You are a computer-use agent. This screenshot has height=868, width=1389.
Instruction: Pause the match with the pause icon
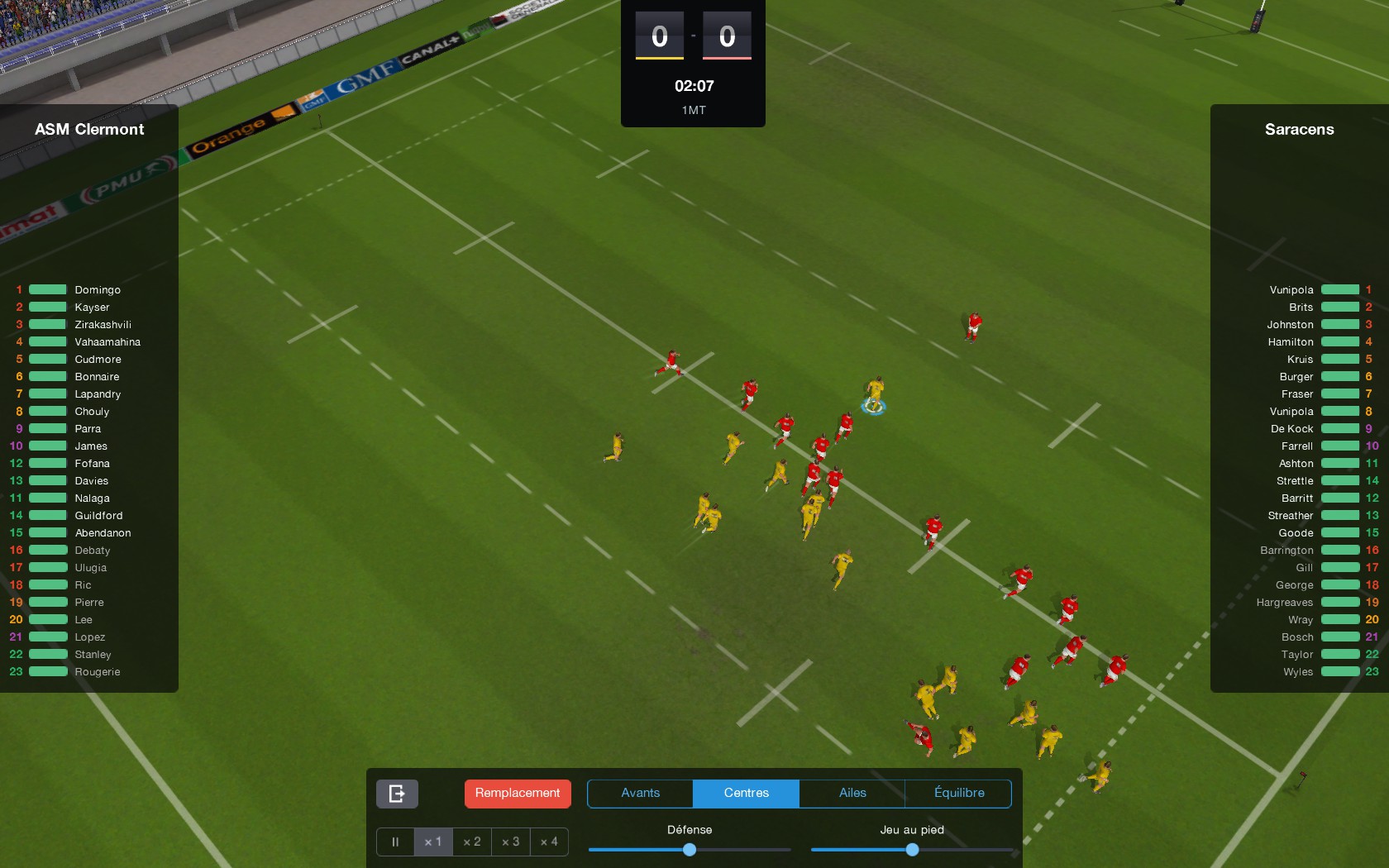click(394, 842)
